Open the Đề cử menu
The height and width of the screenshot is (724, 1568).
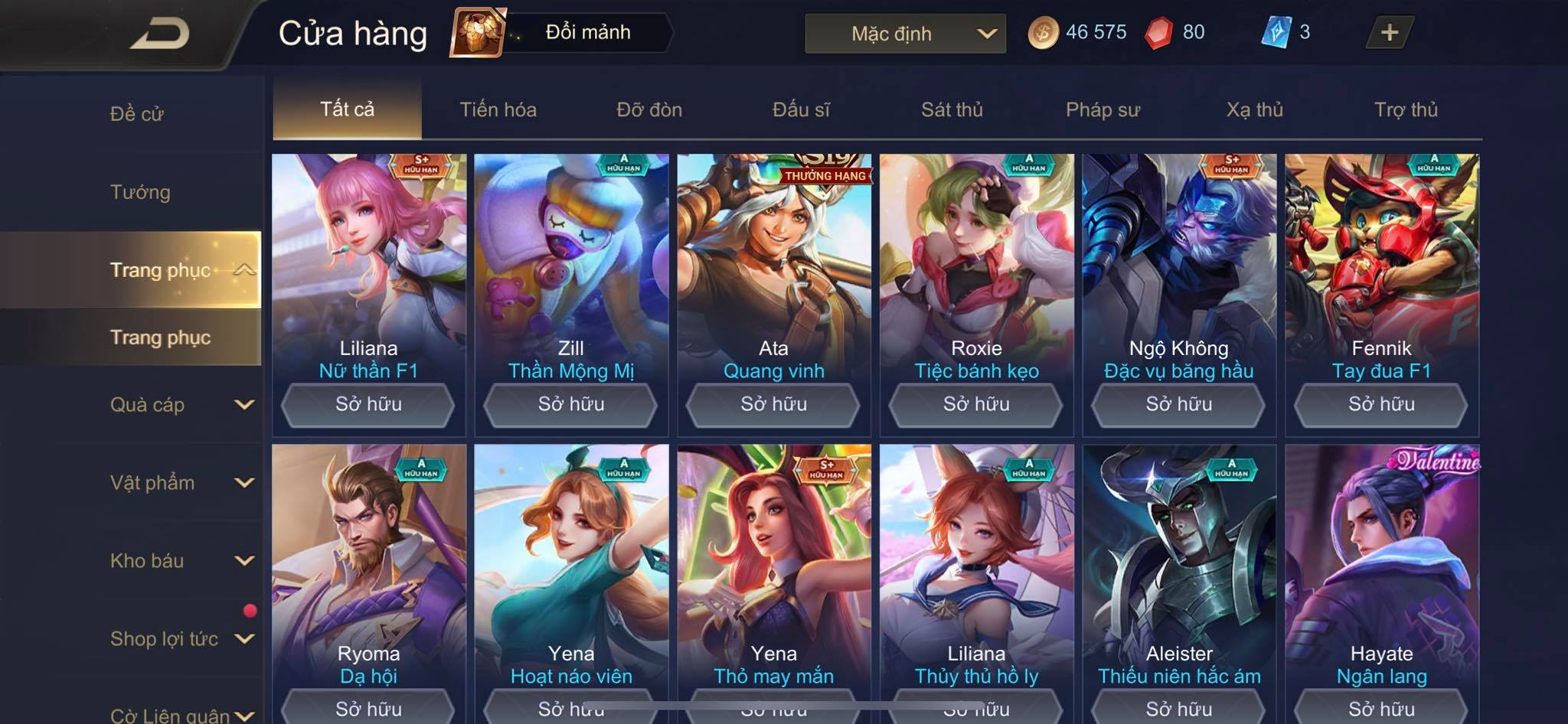pos(137,114)
